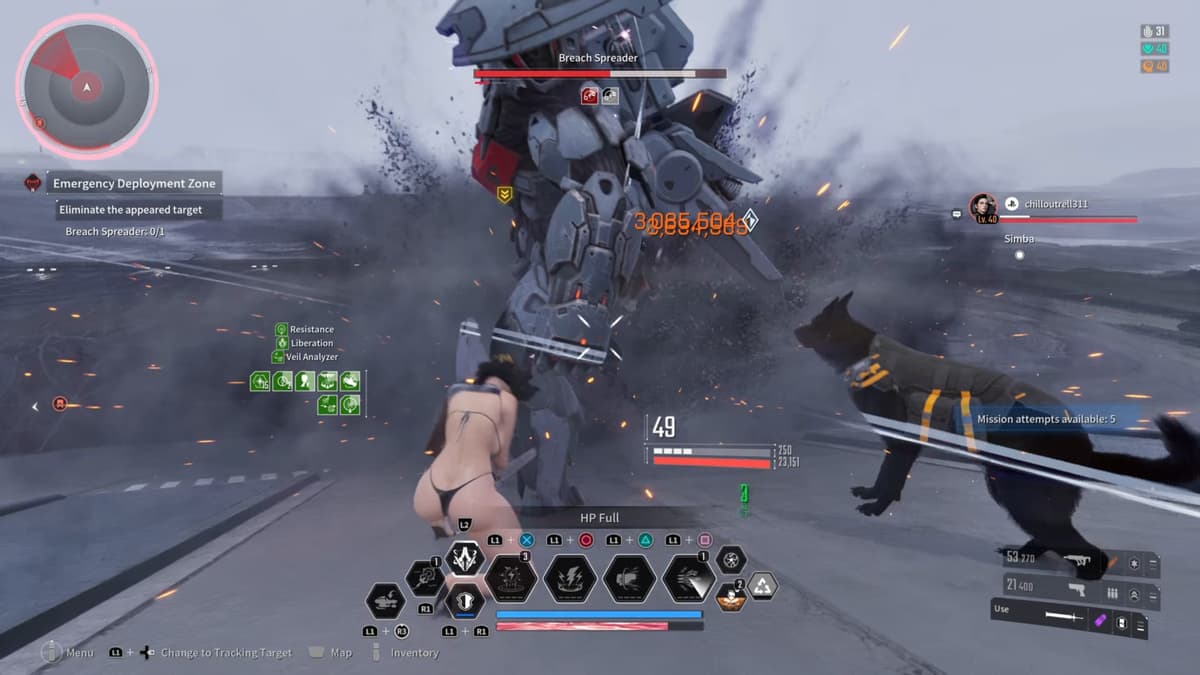Activate the lightning burst ground skill

pos(511,579)
